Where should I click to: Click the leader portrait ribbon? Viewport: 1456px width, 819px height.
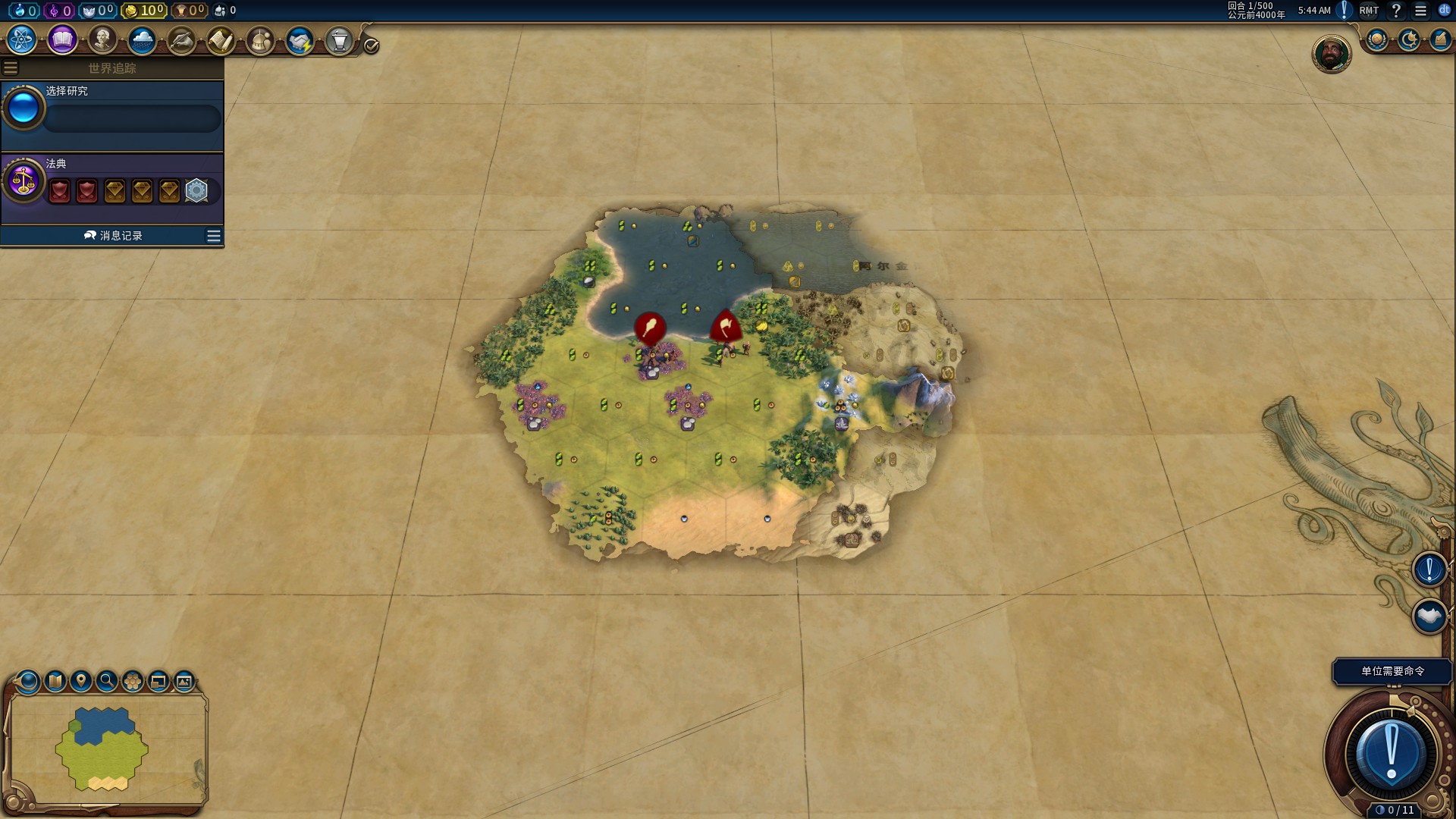pyautogui.click(x=1331, y=54)
